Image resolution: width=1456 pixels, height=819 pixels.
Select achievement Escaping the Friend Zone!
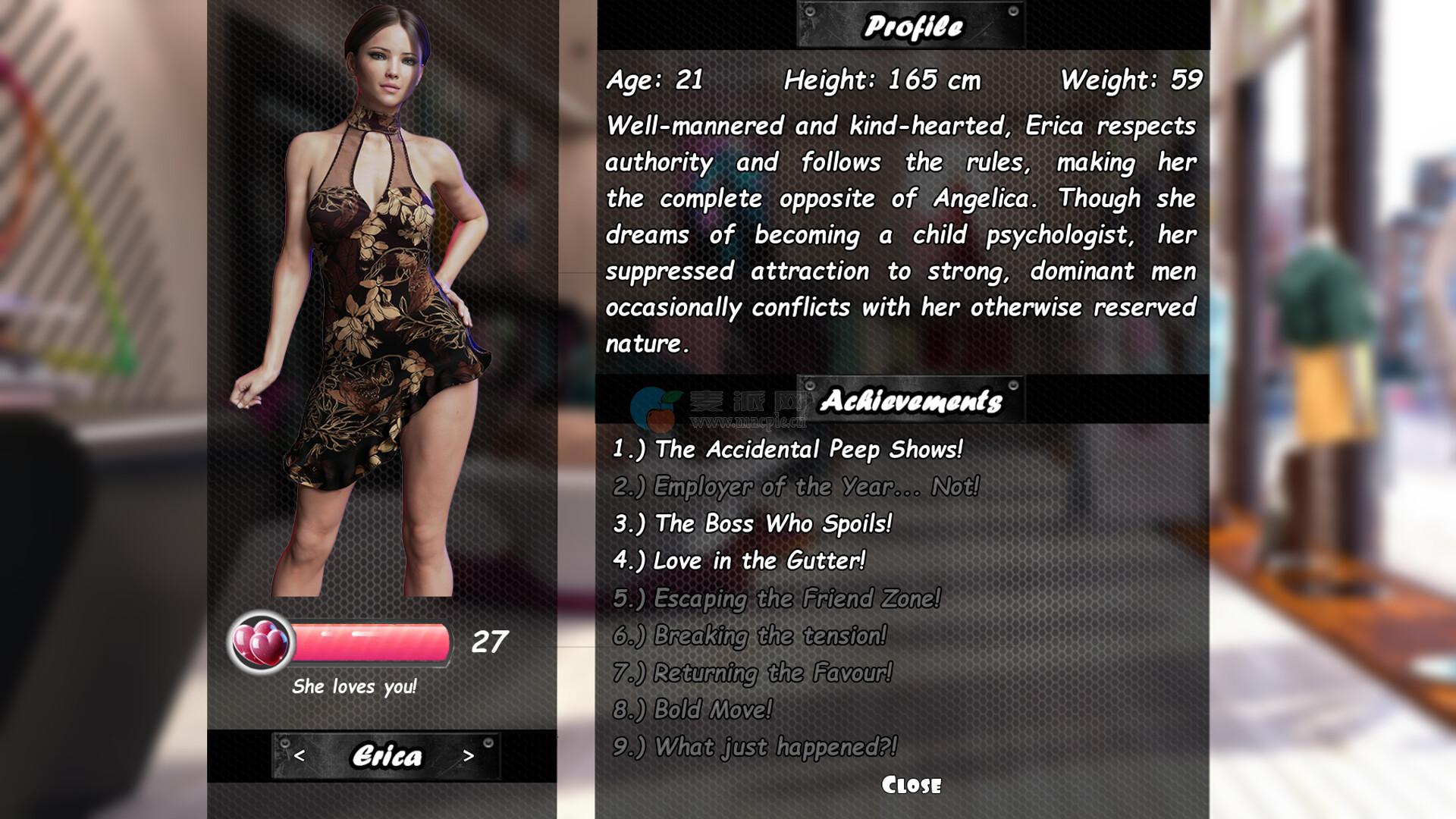[777, 598]
